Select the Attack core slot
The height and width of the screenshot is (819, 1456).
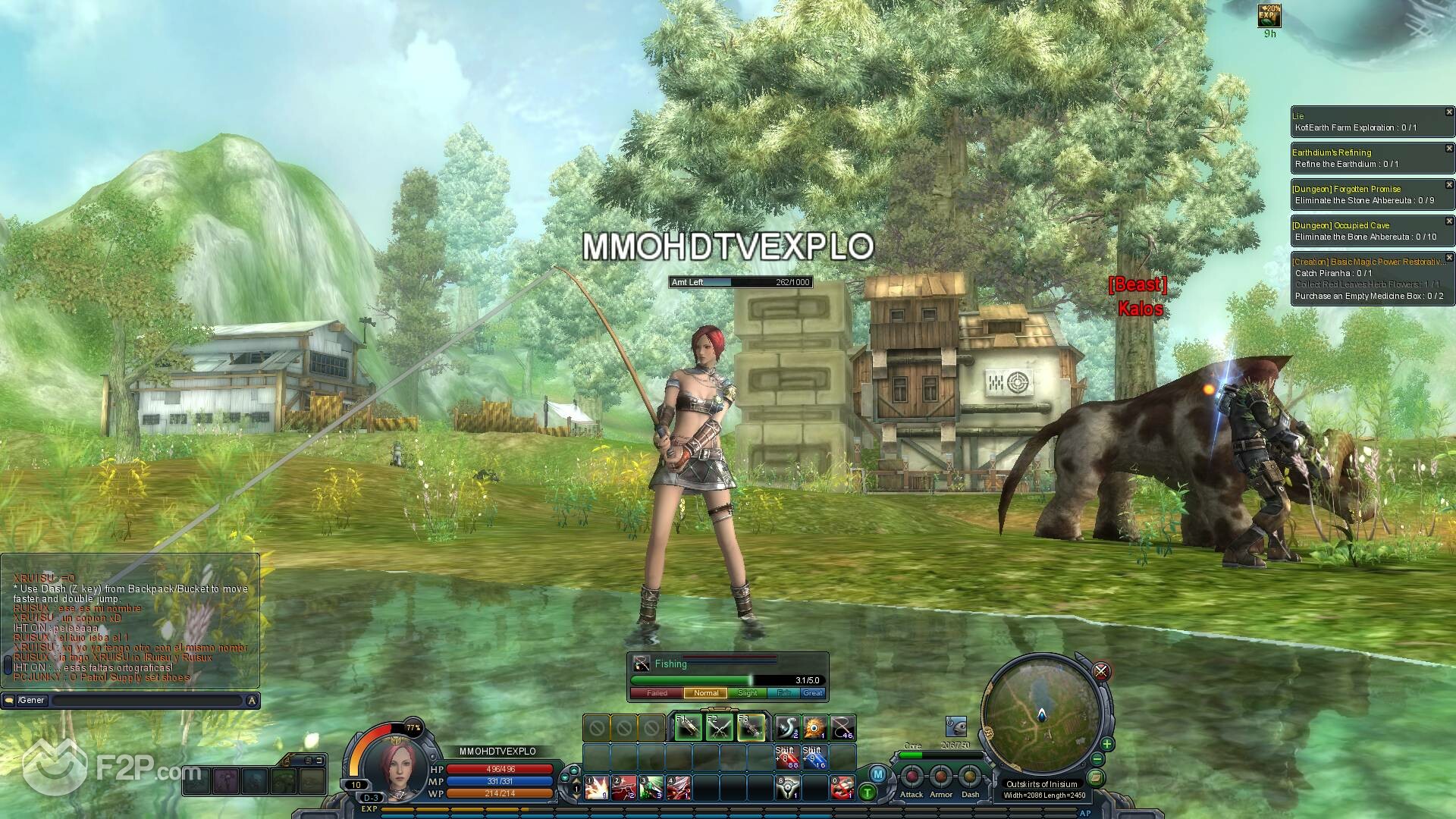[912, 778]
